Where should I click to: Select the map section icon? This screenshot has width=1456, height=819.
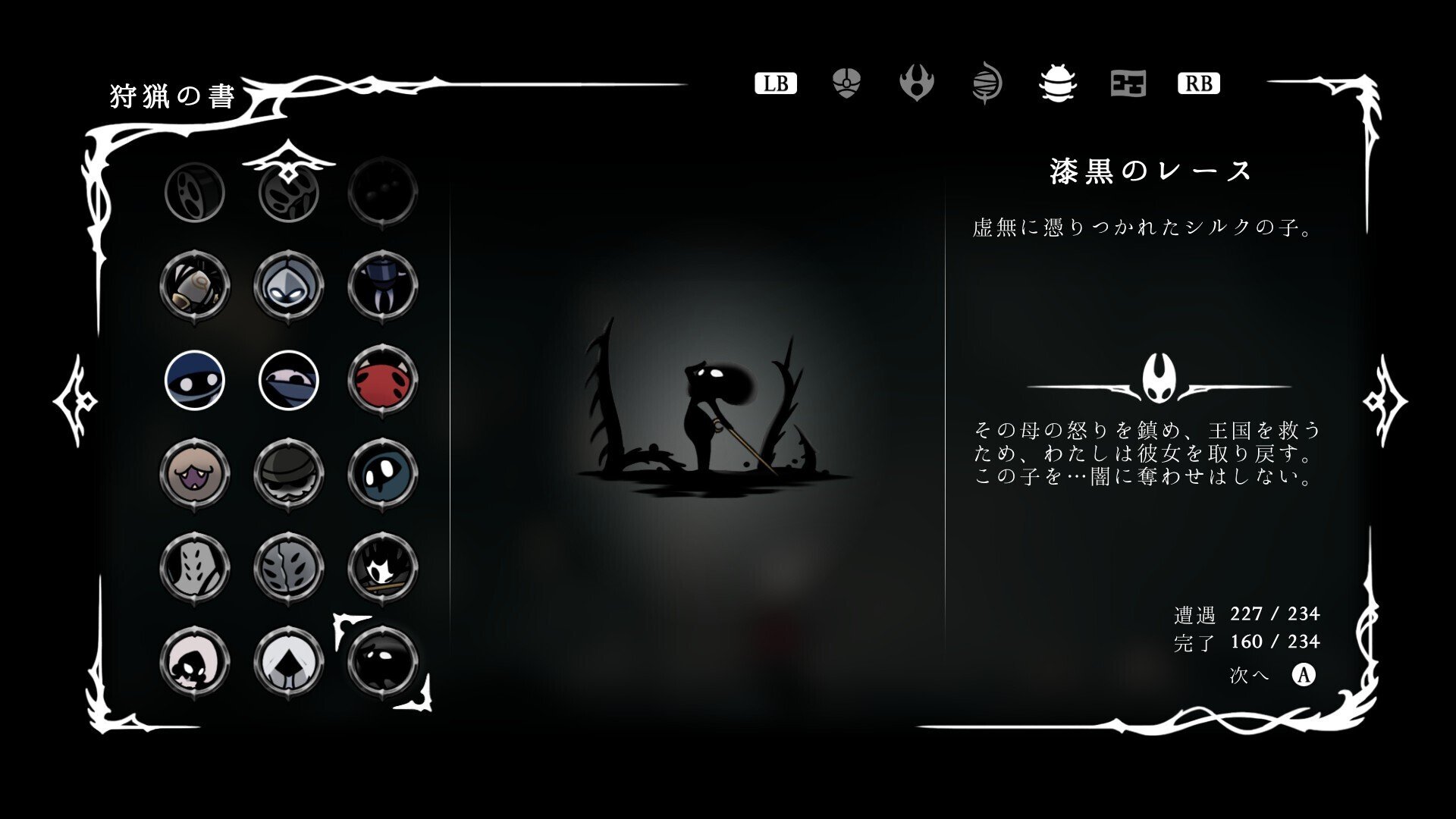(x=1128, y=83)
